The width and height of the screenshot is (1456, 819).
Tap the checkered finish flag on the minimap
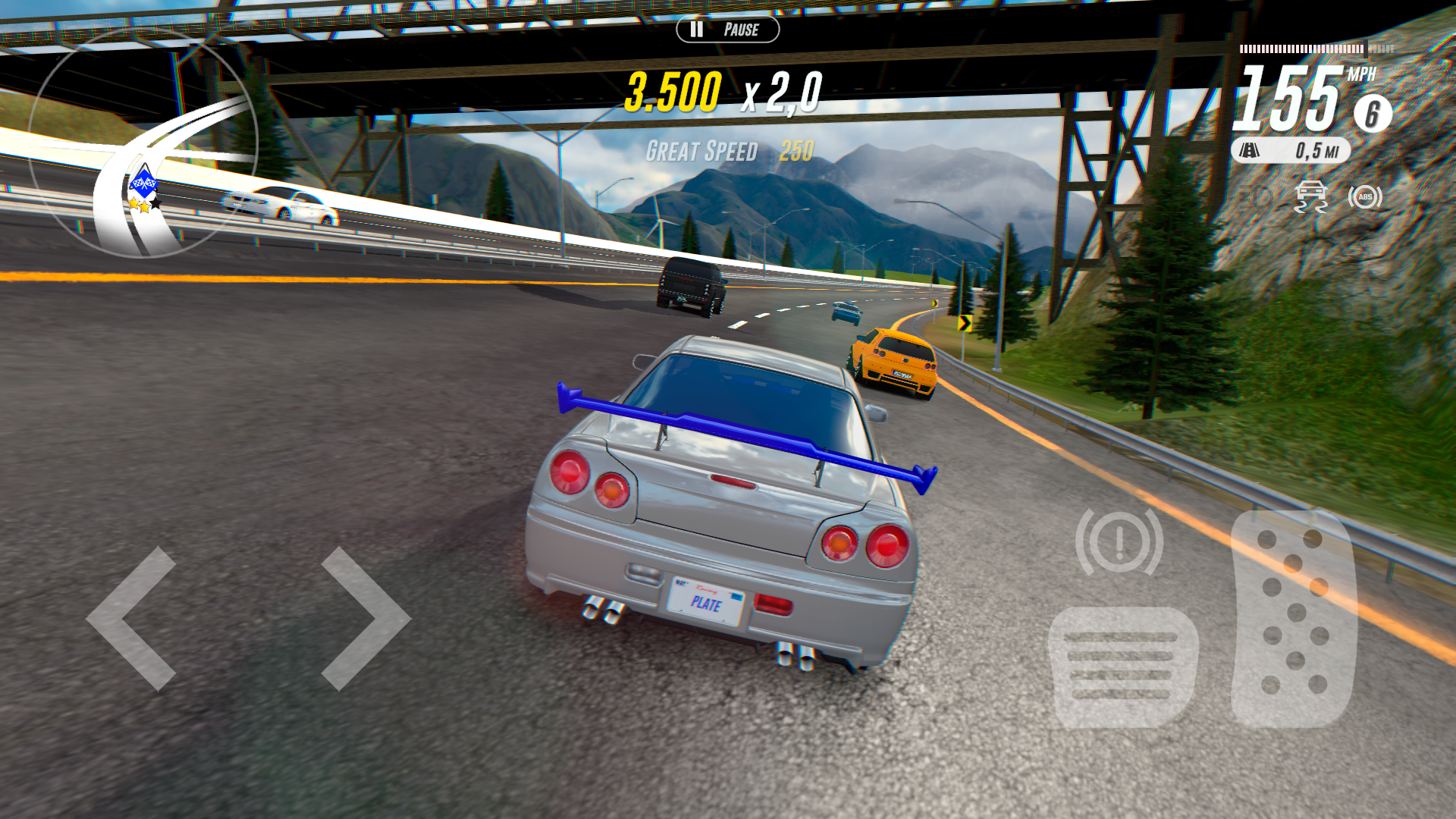(x=145, y=181)
